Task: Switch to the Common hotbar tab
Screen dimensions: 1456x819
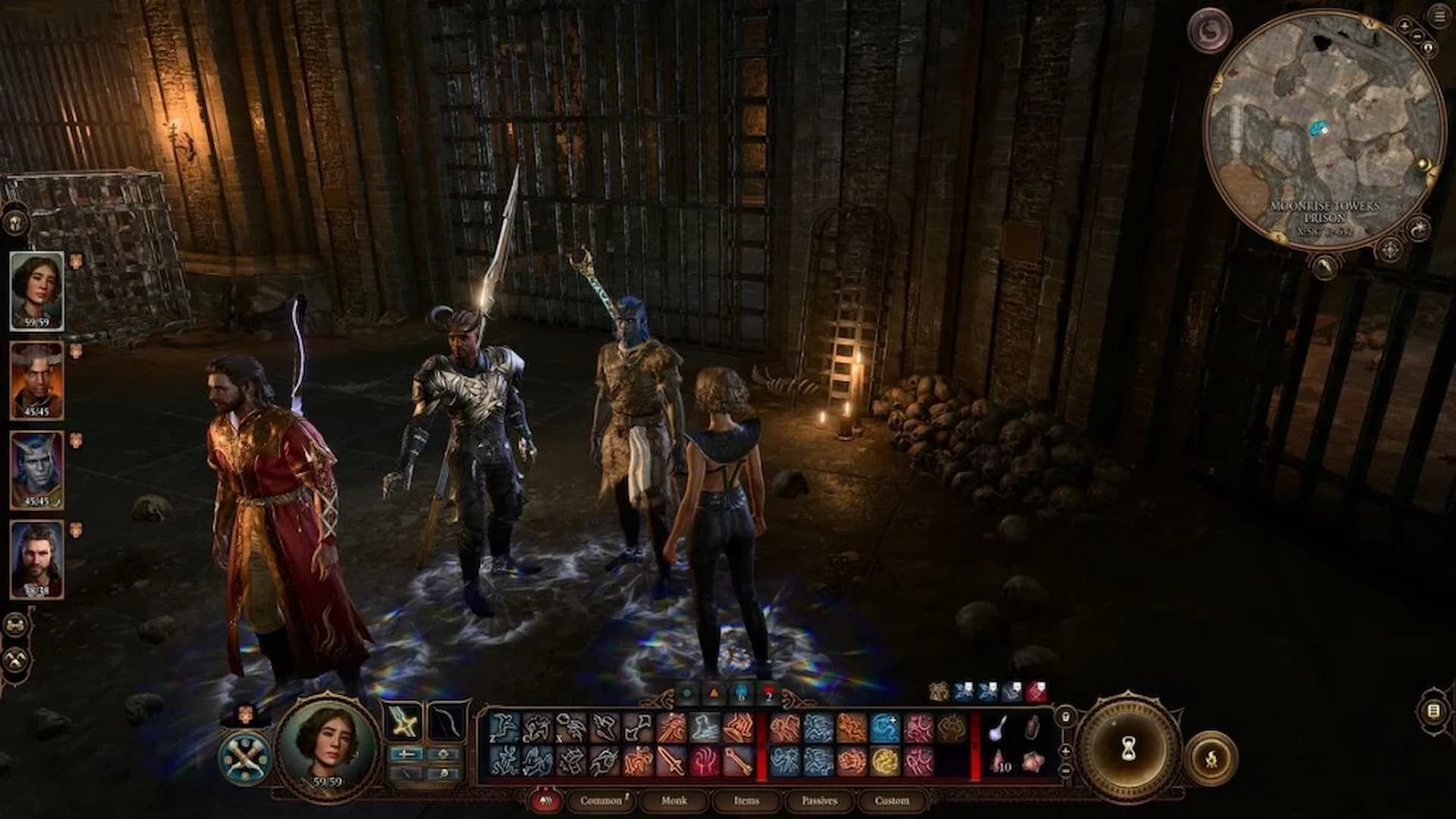Action: click(x=601, y=800)
